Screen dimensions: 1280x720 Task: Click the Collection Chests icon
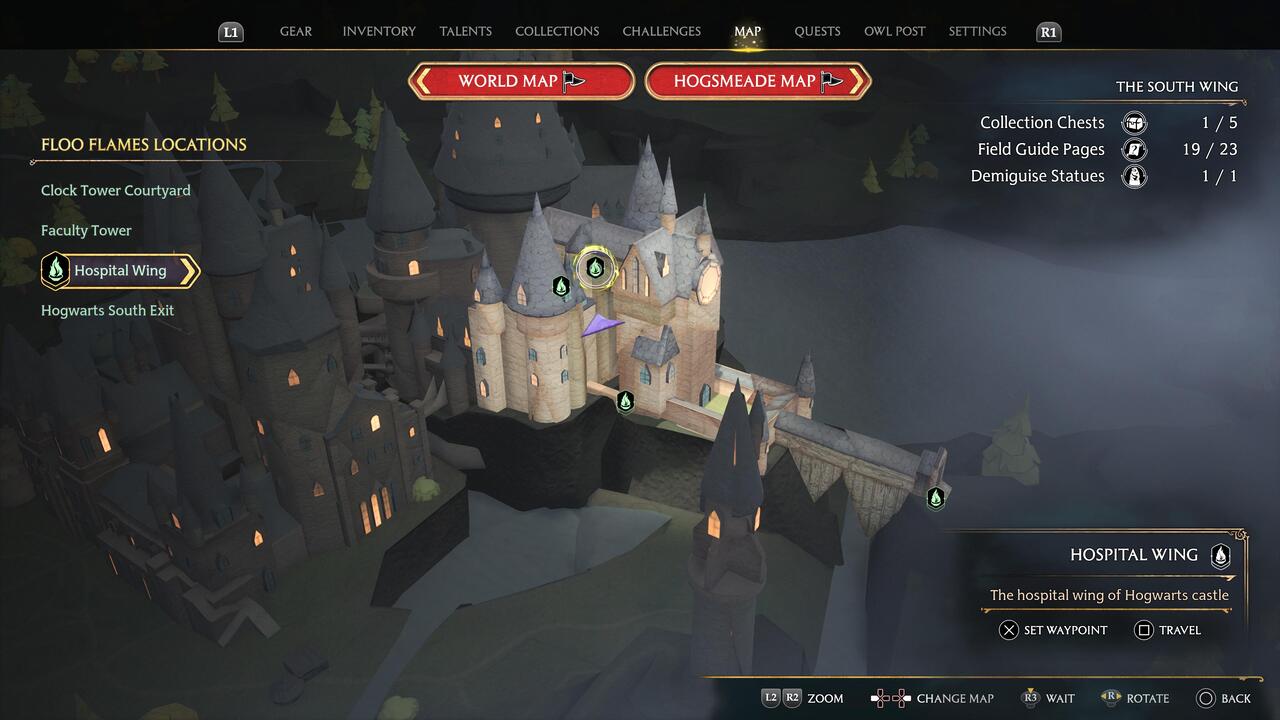1134,122
